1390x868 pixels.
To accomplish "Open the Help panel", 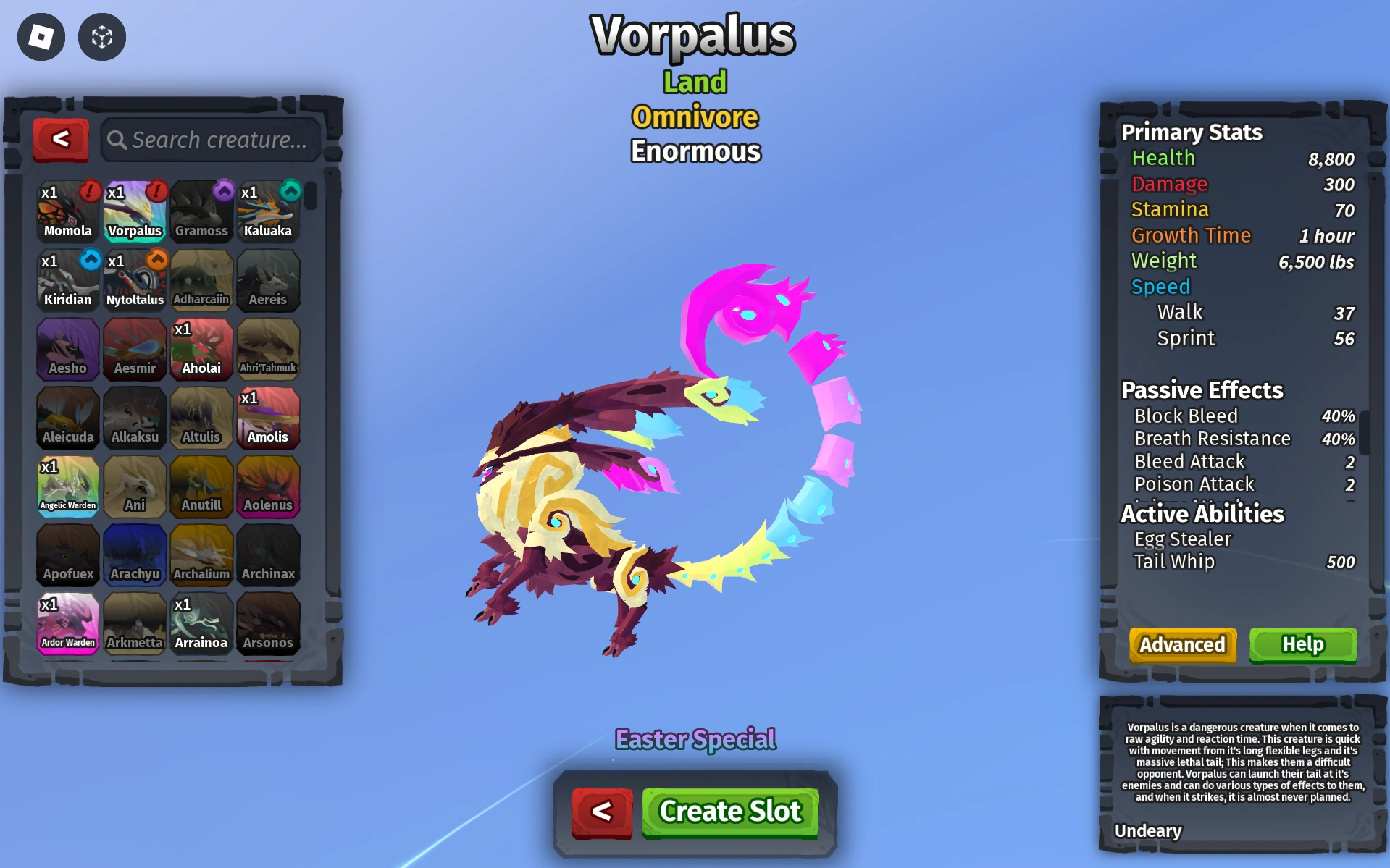I will (x=1302, y=644).
